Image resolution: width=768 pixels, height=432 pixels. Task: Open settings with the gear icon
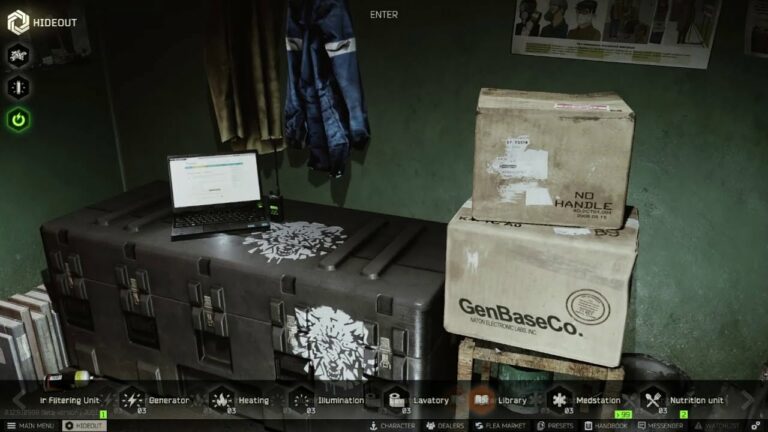click(757, 426)
